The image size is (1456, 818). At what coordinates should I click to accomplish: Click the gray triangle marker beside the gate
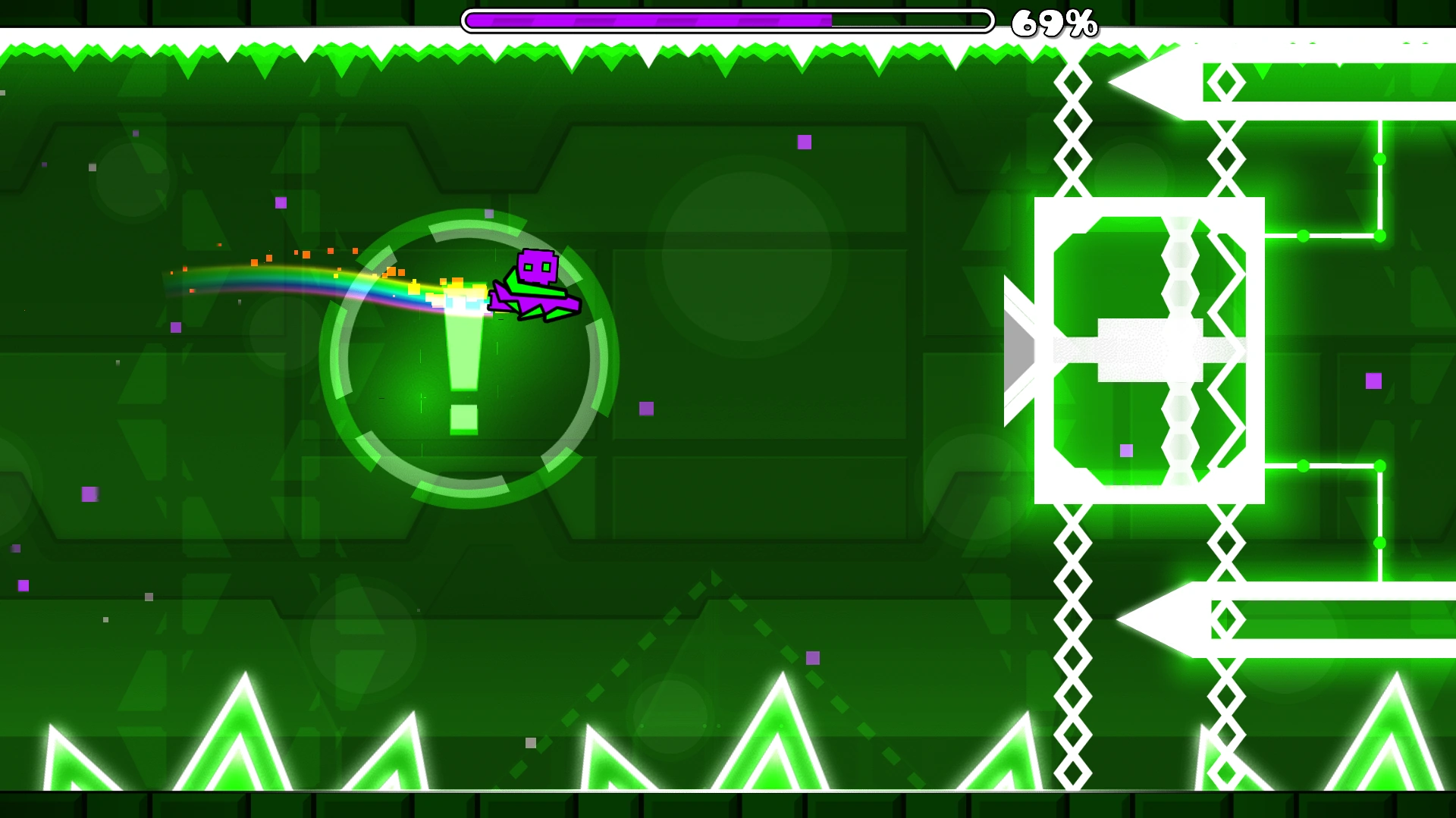coord(1018,349)
